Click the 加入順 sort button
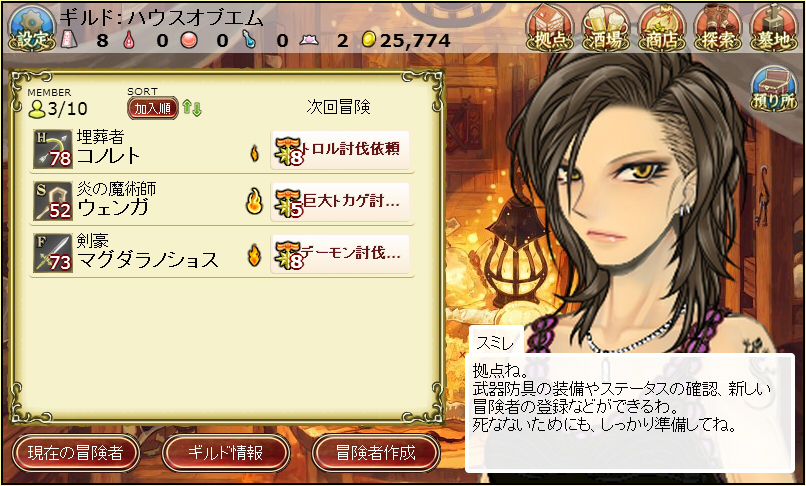The width and height of the screenshot is (806, 486). click(152, 108)
